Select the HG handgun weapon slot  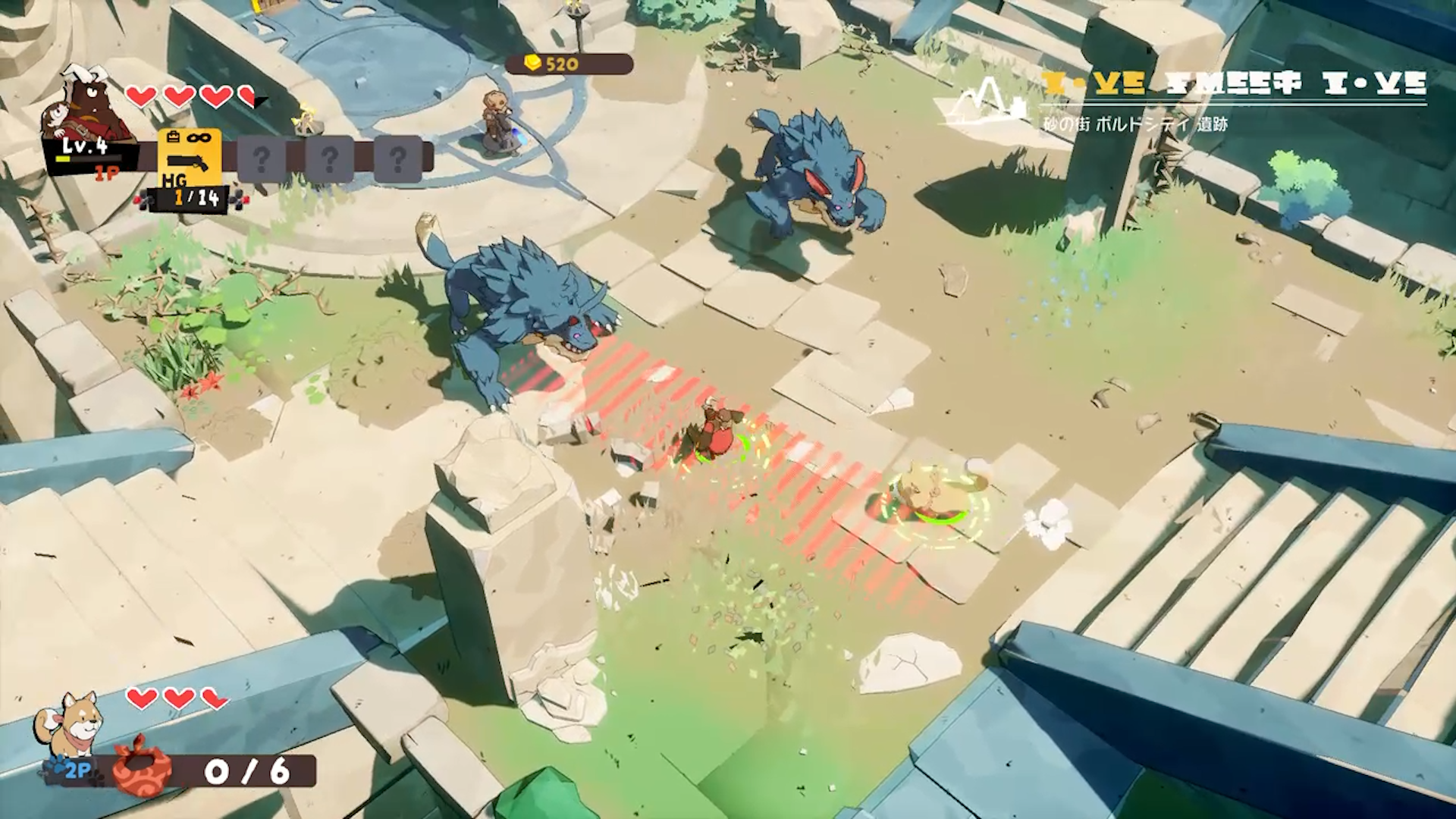tap(190, 158)
